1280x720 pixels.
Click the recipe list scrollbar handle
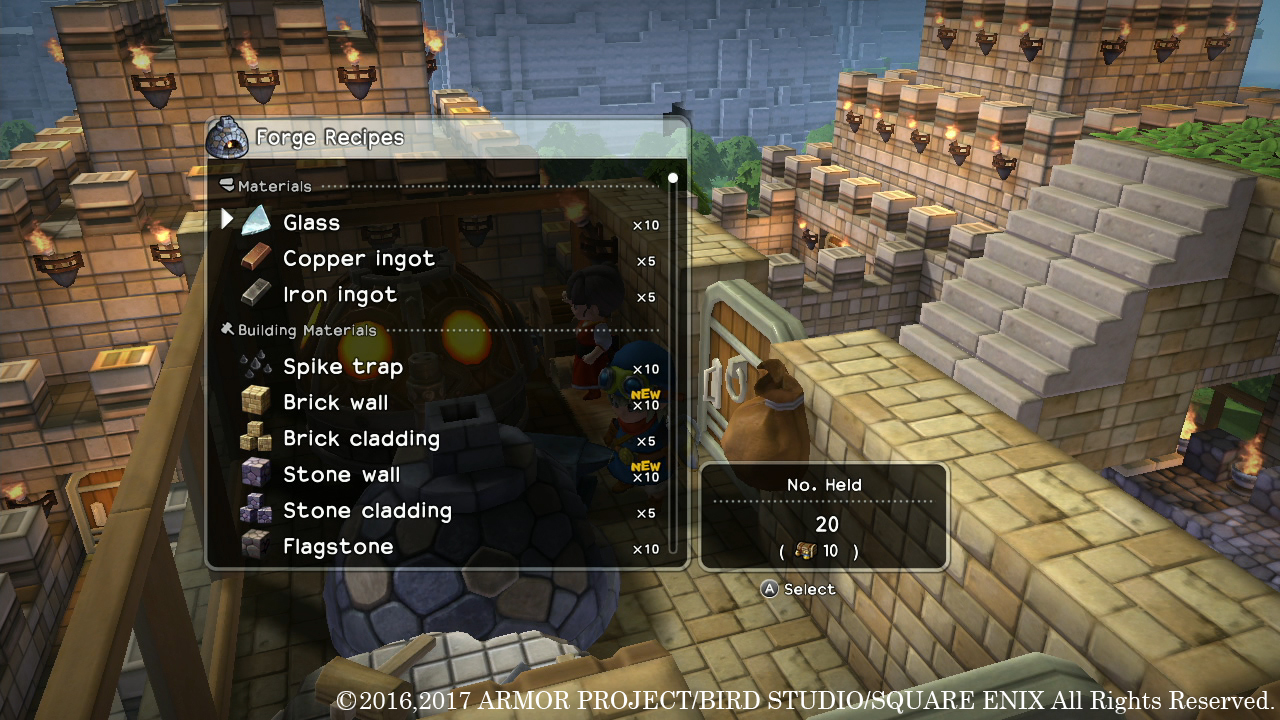(673, 178)
